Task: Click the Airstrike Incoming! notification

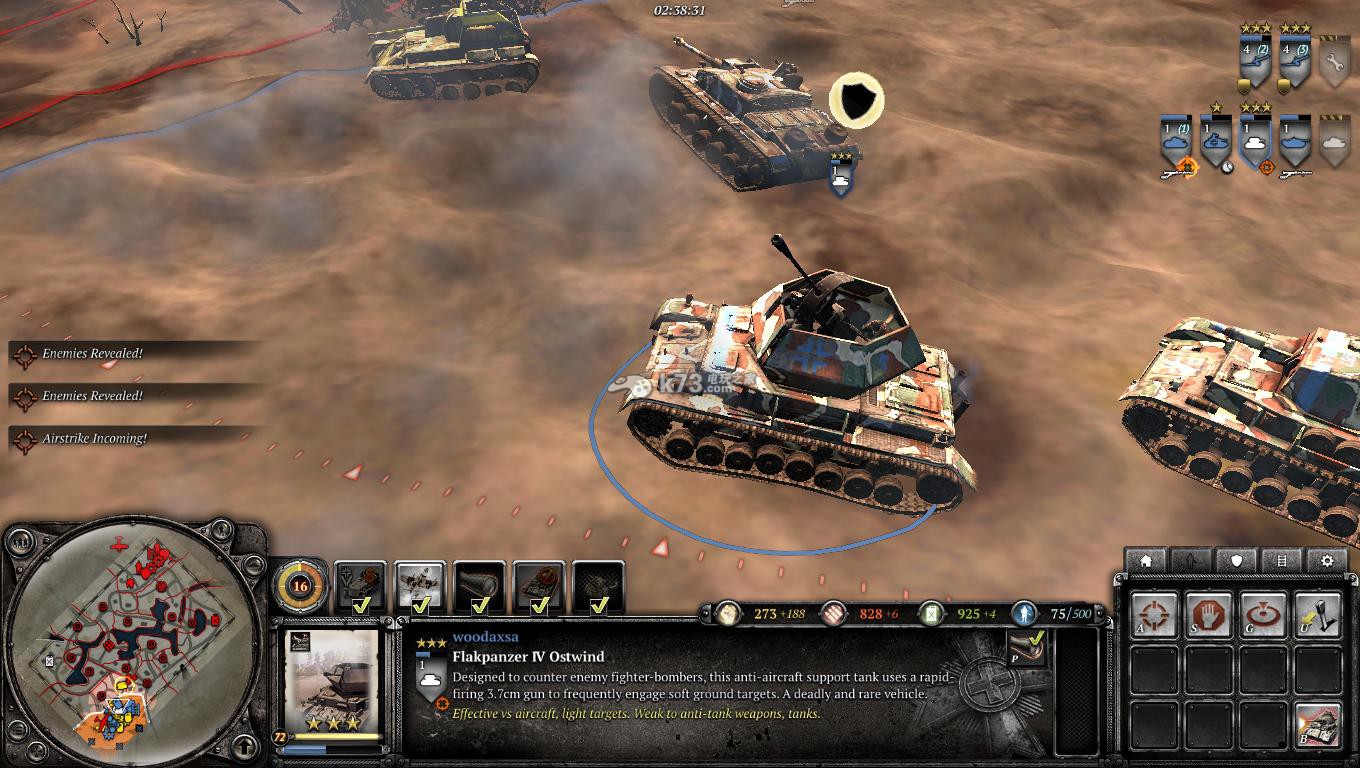Action: pyautogui.click(x=95, y=439)
